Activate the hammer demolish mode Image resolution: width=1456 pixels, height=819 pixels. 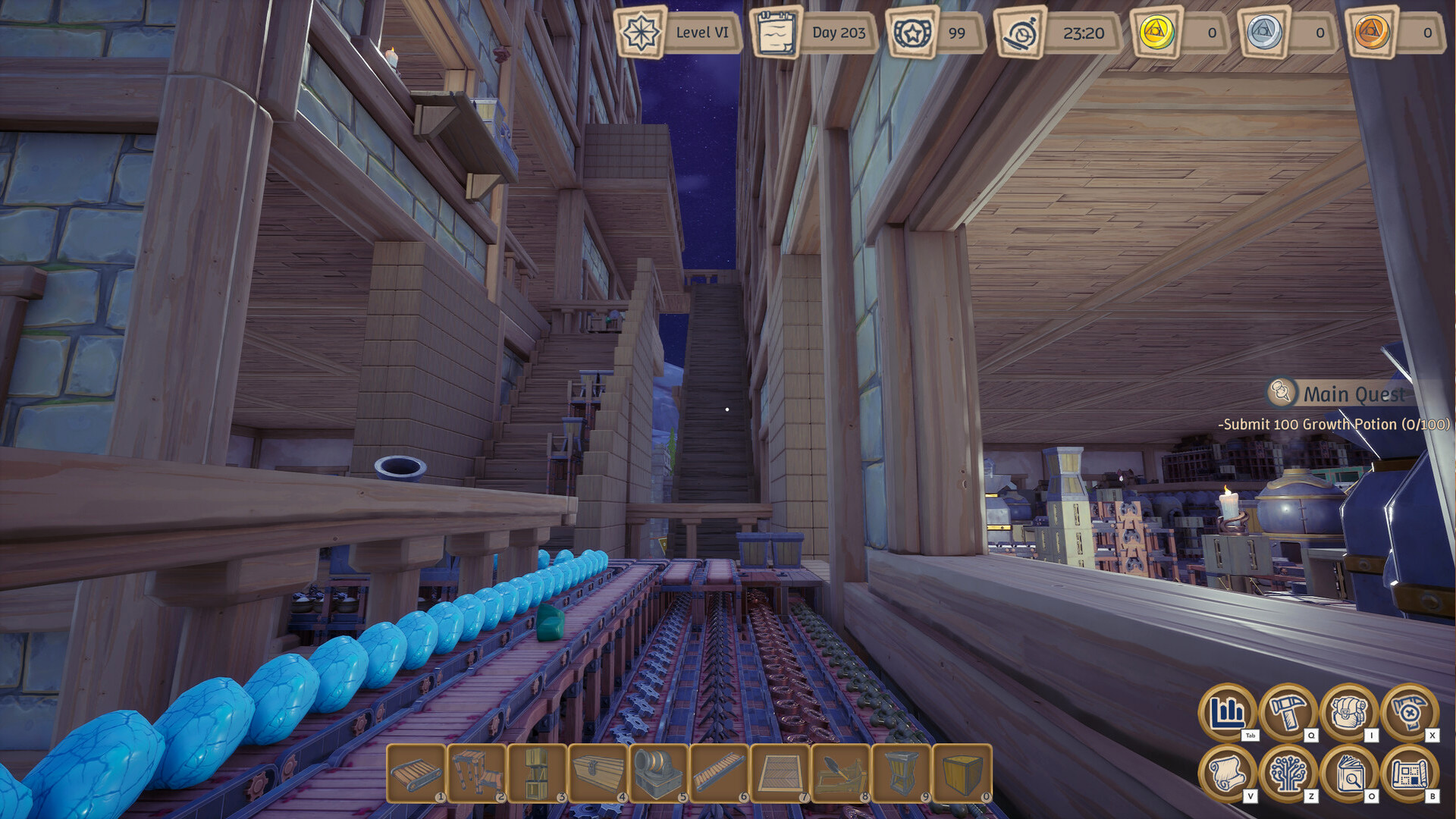click(x=1409, y=713)
